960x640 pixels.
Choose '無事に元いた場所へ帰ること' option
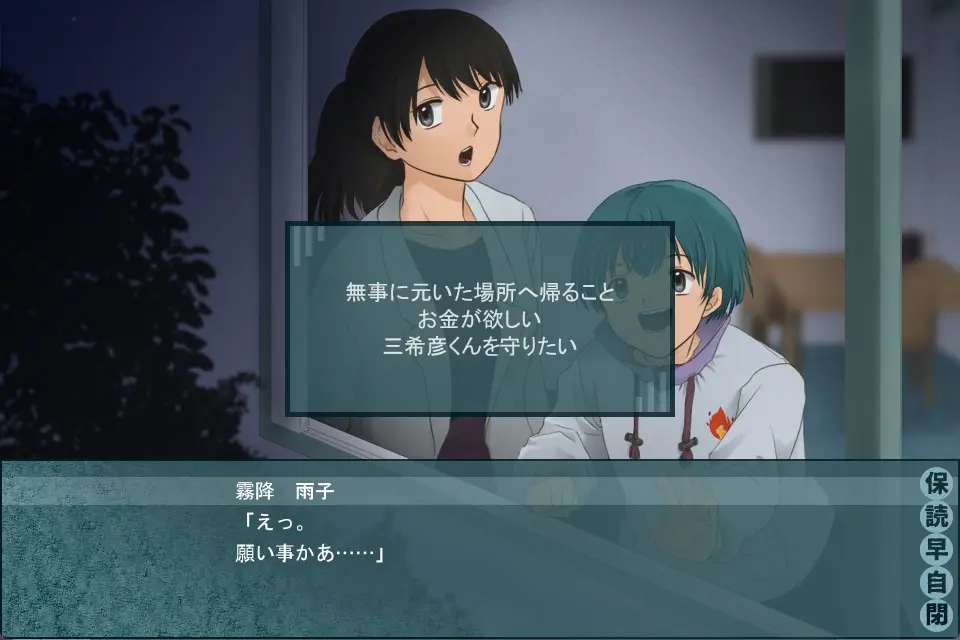point(480,294)
